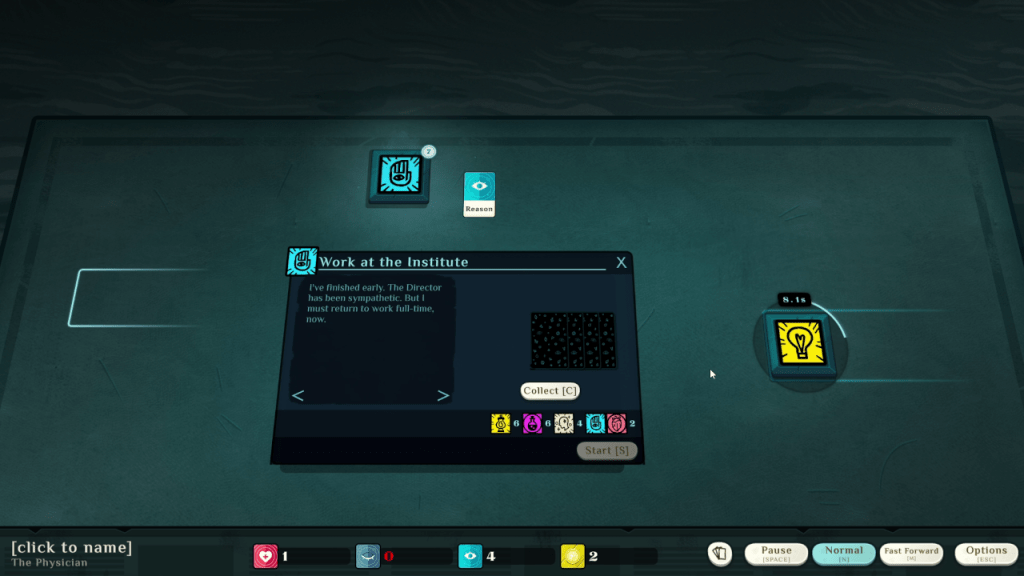Set game speed to Normal

[843, 553]
